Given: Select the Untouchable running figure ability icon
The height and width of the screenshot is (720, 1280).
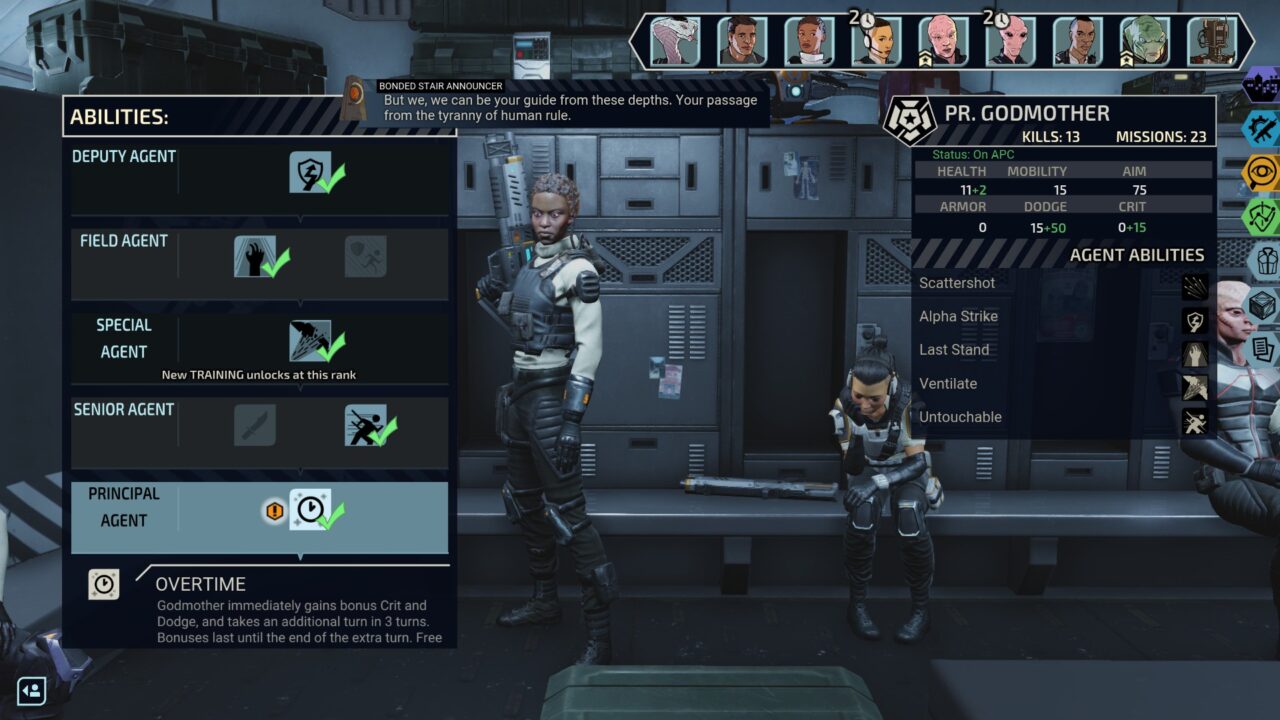Looking at the screenshot, I should [x=365, y=425].
